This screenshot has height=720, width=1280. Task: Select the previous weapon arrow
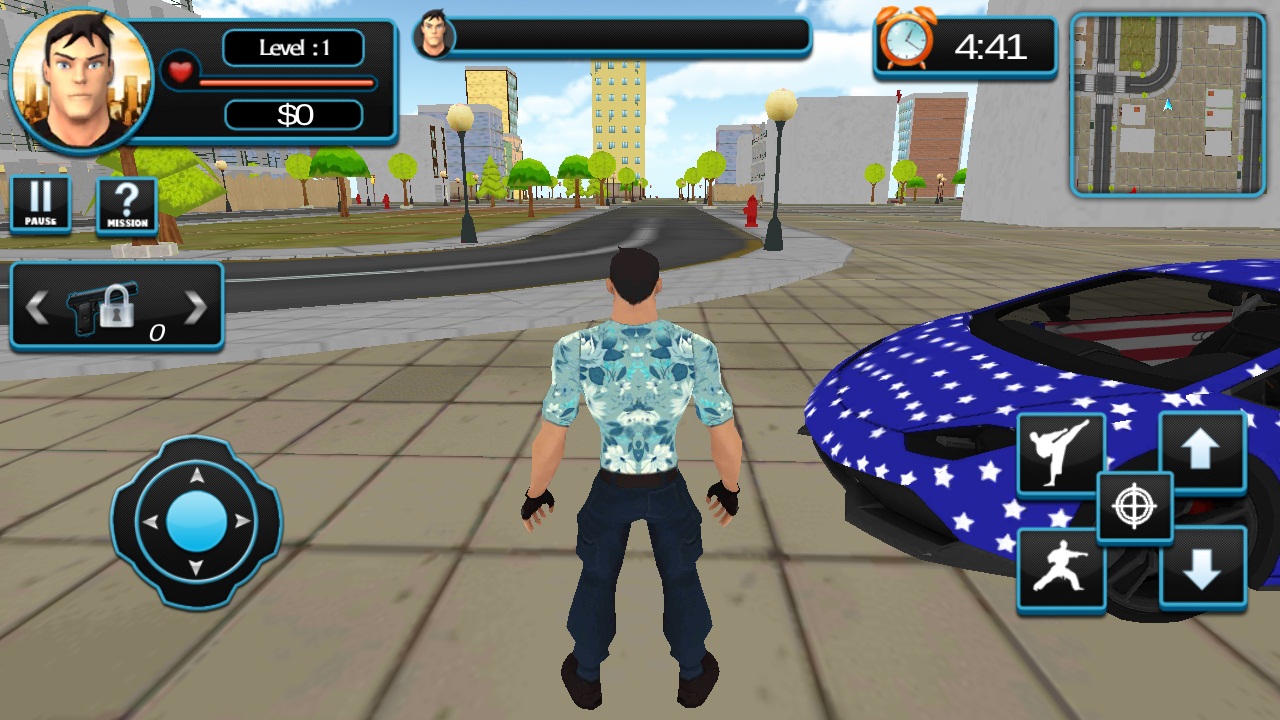(37, 308)
